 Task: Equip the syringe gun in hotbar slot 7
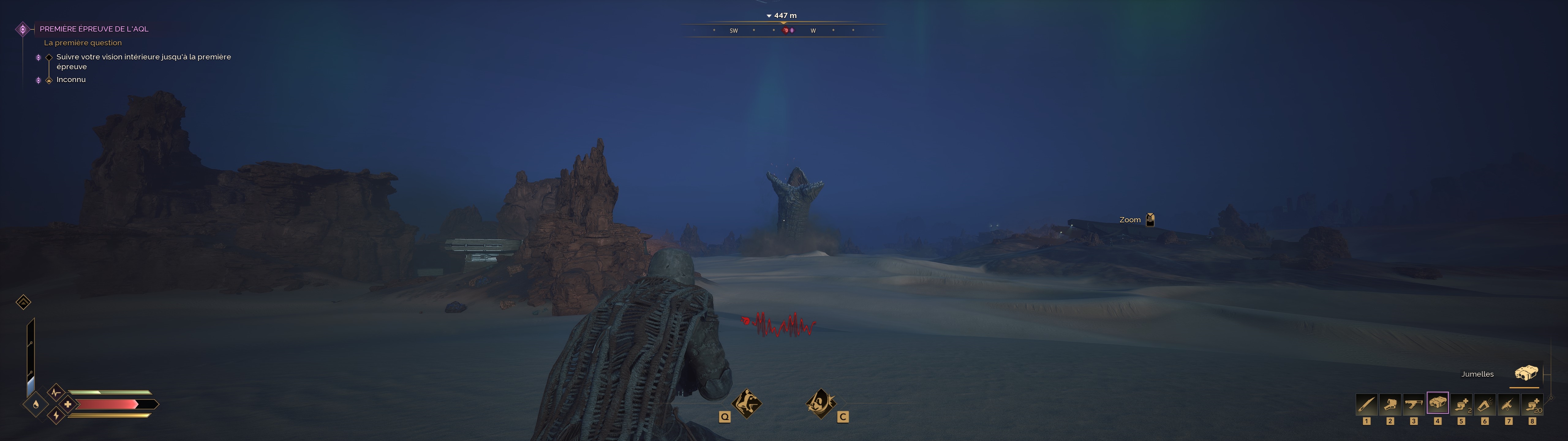(1508, 404)
